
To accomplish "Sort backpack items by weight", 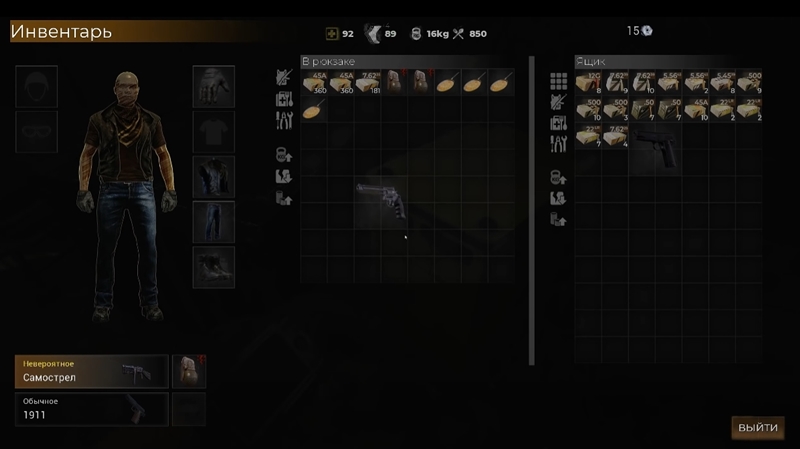I will tap(284, 155).
